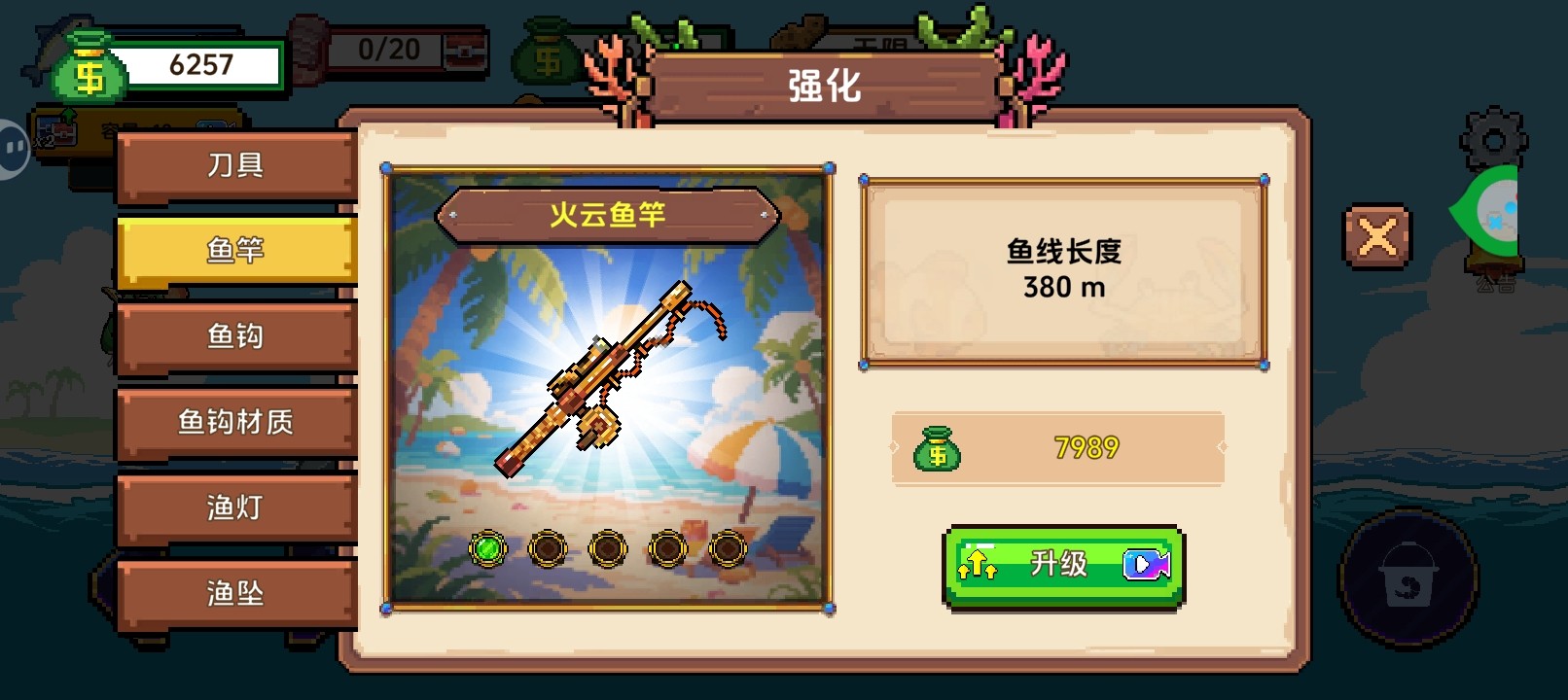Click the money bag icon next to the 7989 cost
The height and width of the screenshot is (700, 1568).
(x=939, y=449)
